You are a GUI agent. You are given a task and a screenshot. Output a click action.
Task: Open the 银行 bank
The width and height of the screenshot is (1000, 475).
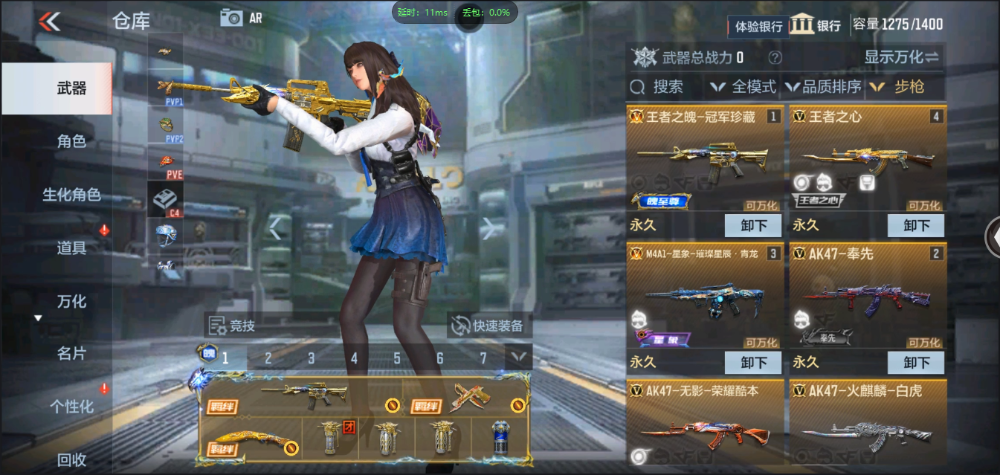815,26
